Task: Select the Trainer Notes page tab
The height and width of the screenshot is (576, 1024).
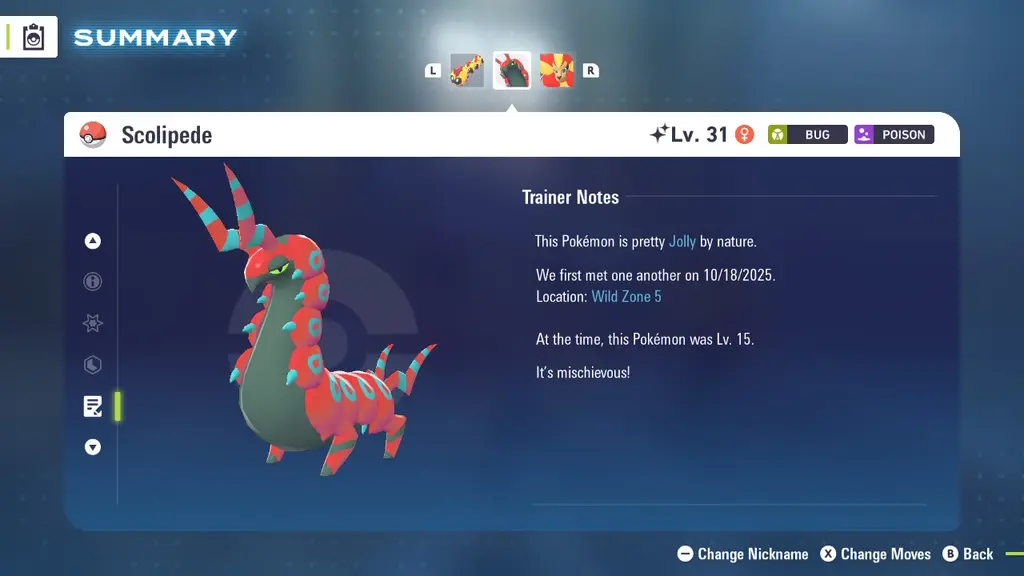Action: 93,406
